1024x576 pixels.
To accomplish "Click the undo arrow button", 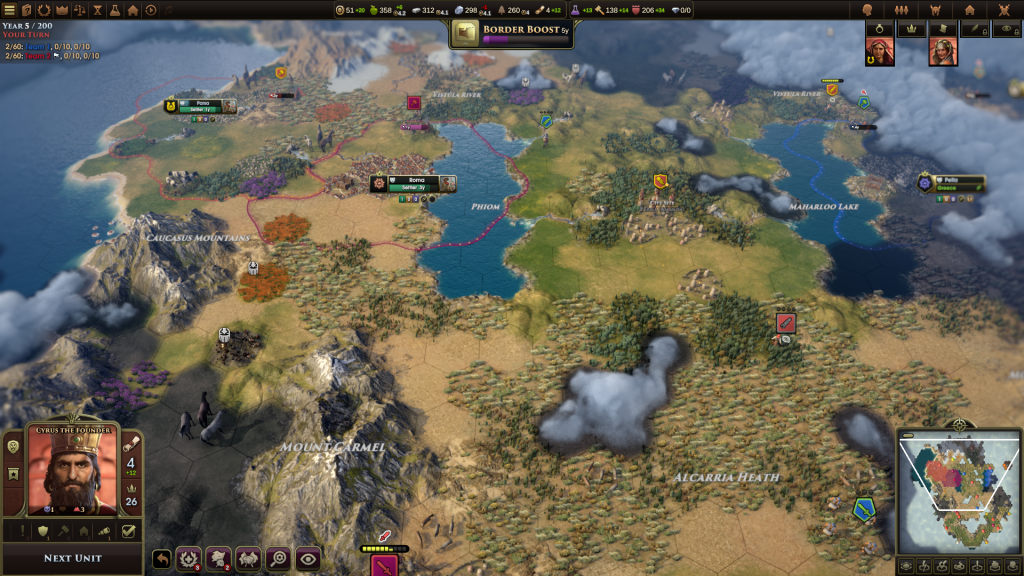I will 161,559.
